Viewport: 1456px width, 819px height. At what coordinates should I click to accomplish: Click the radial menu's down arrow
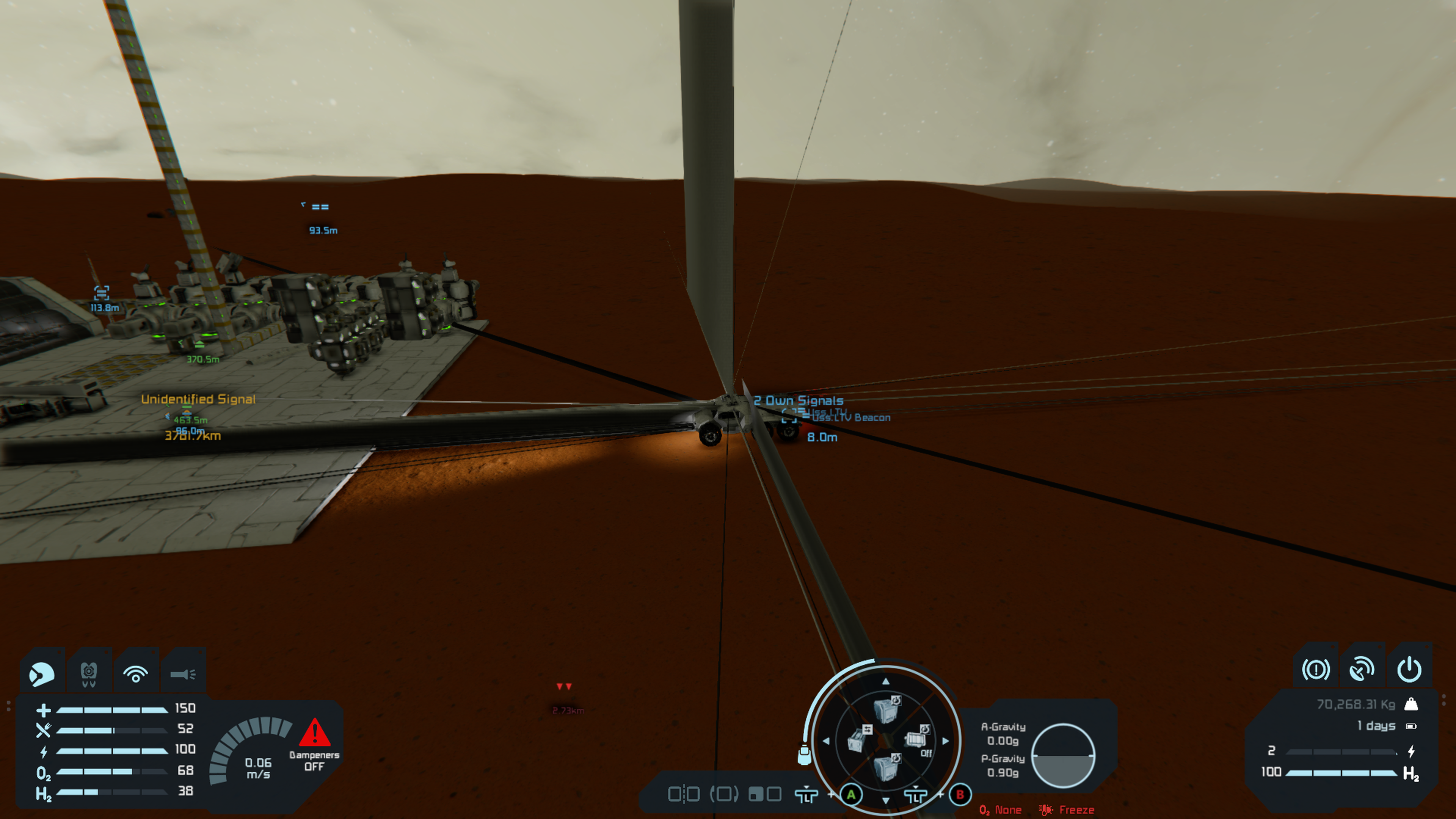[x=886, y=800]
